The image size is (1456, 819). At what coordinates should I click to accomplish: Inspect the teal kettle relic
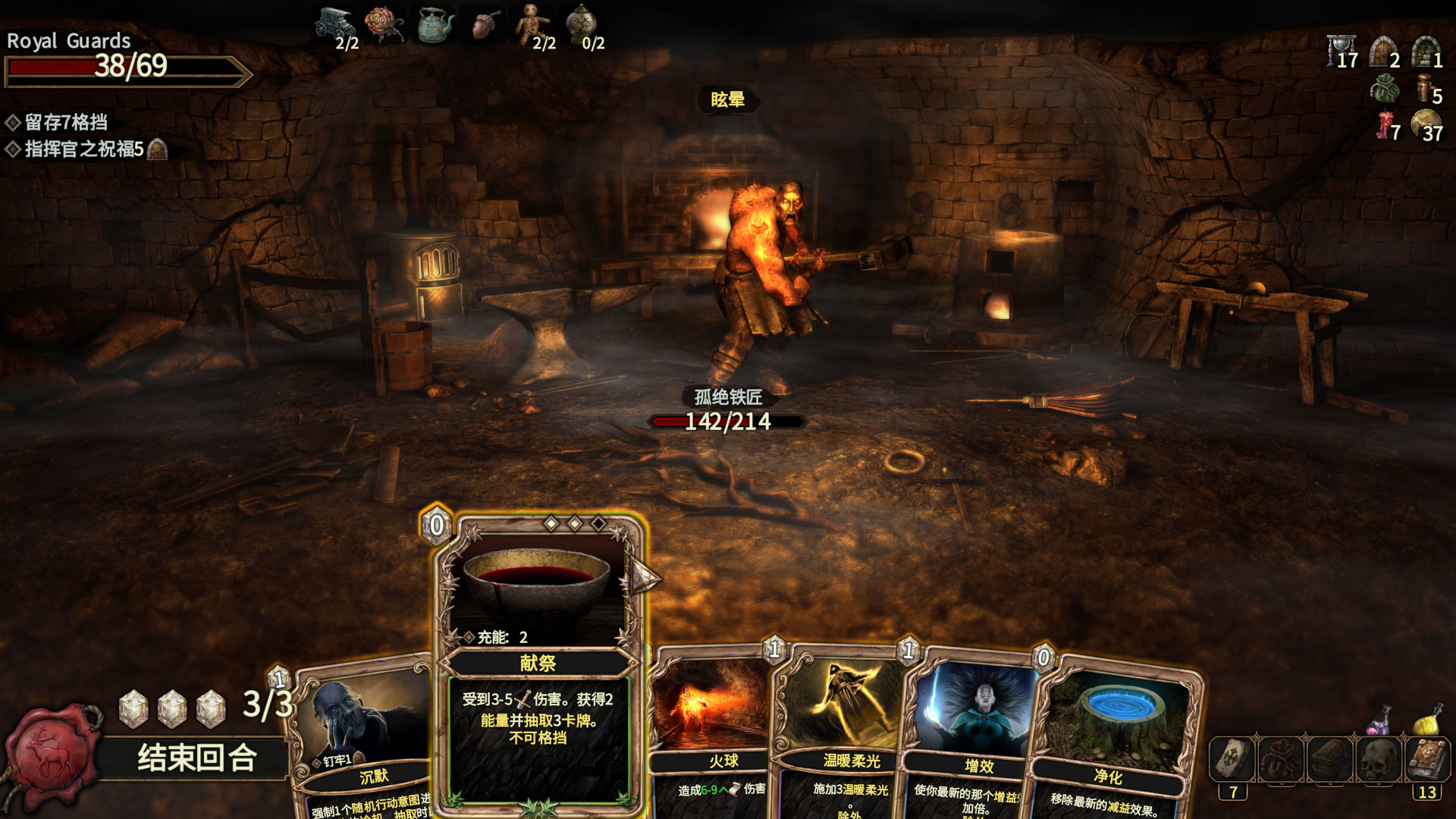(x=436, y=26)
